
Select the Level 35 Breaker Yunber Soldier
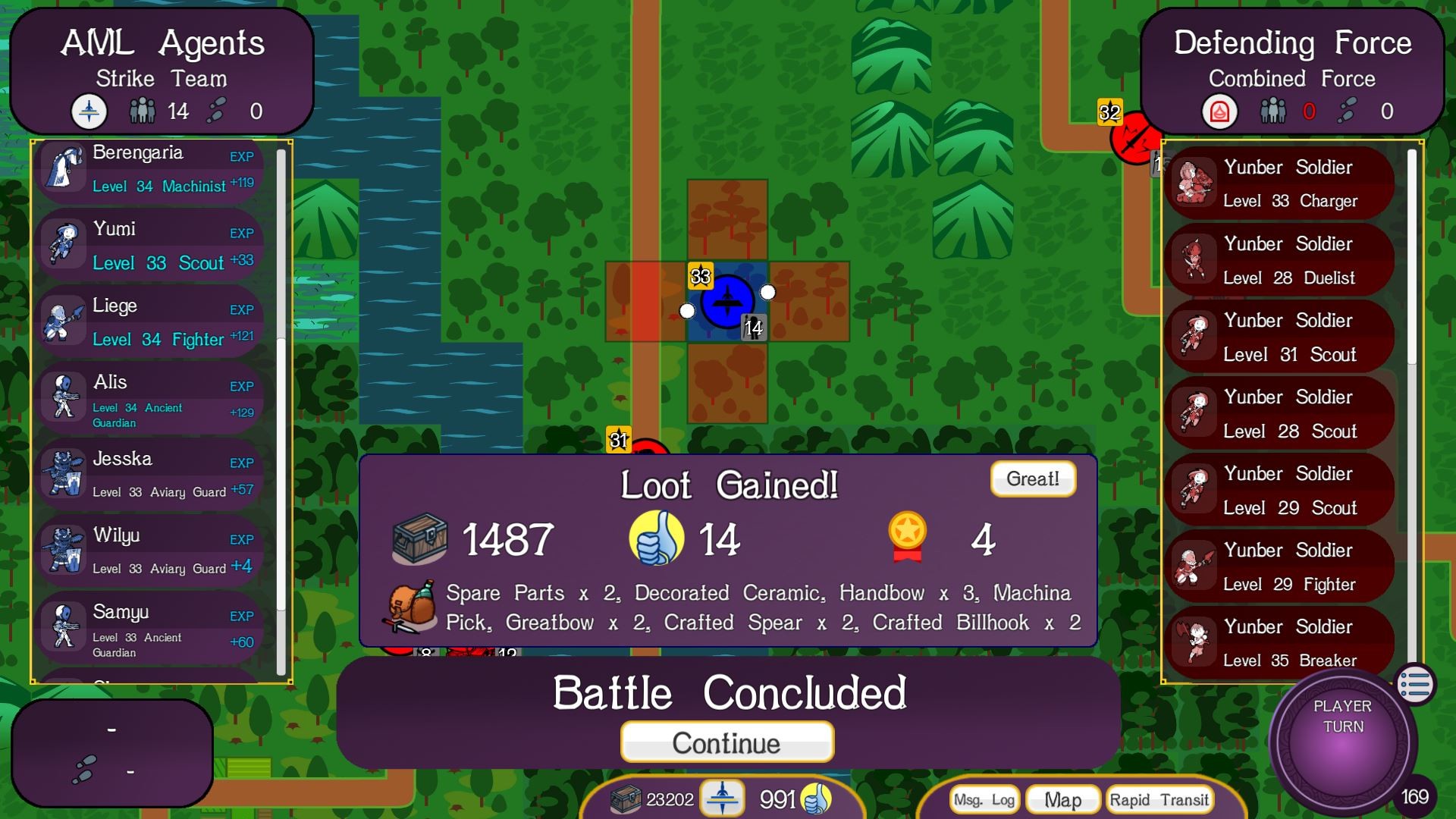(1279, 642)
